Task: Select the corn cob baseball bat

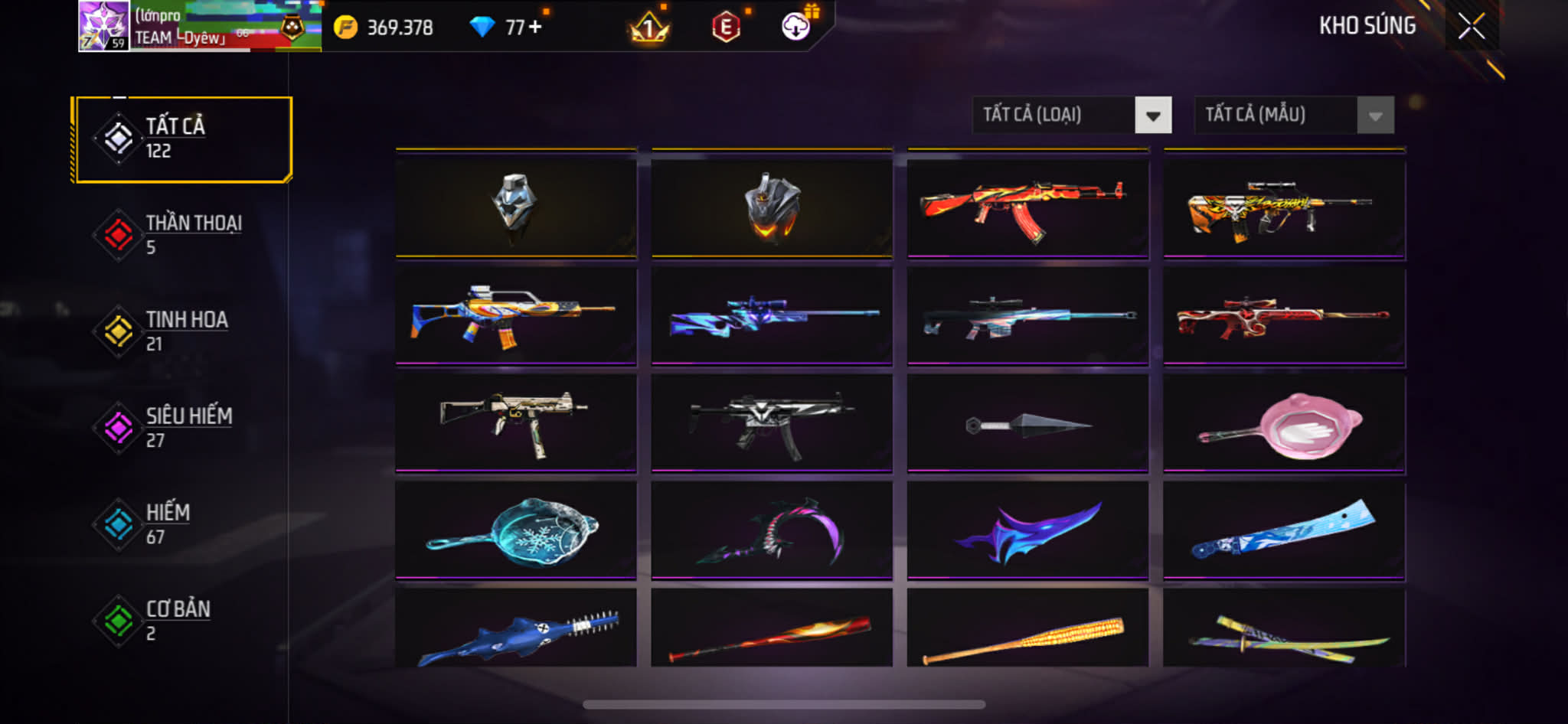Action: pos(1027,637)
